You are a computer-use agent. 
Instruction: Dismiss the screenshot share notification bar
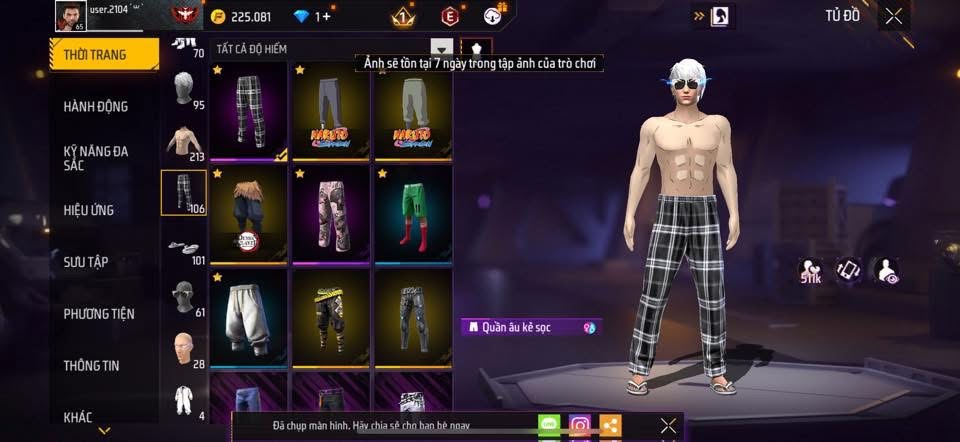pyautogui.click(x=669, y=425)
